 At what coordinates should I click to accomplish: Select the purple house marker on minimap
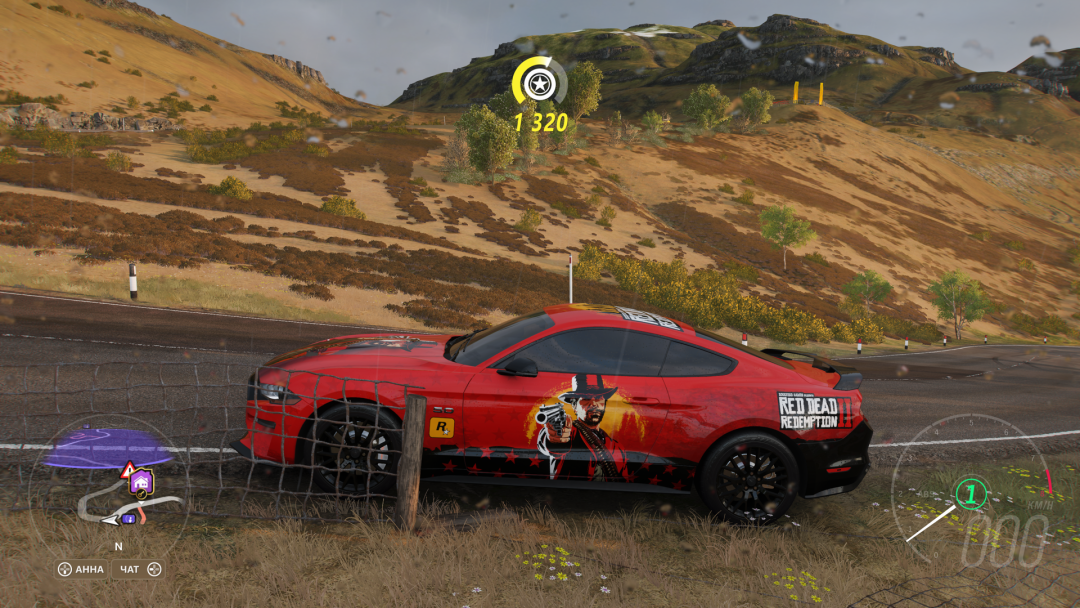tap(141, 483)
